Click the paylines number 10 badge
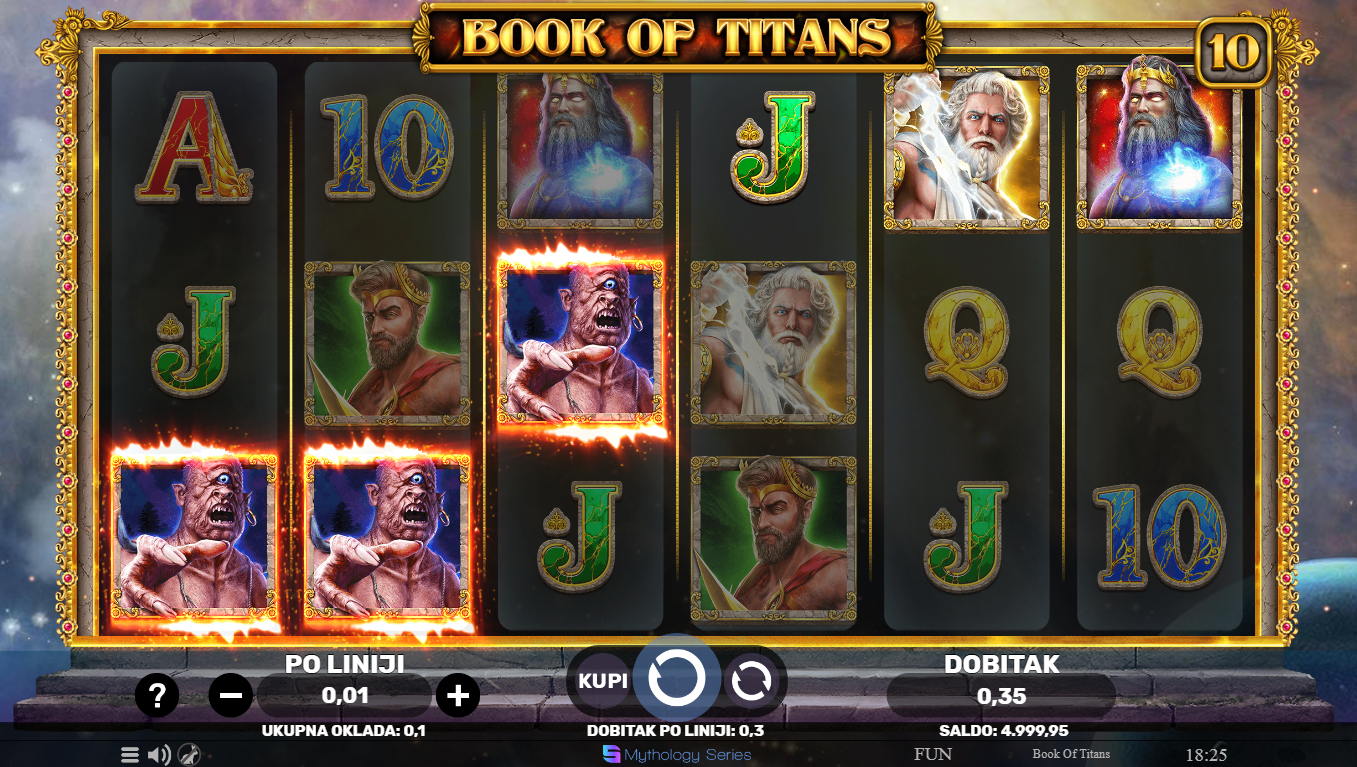 [x=1233, y=53]
